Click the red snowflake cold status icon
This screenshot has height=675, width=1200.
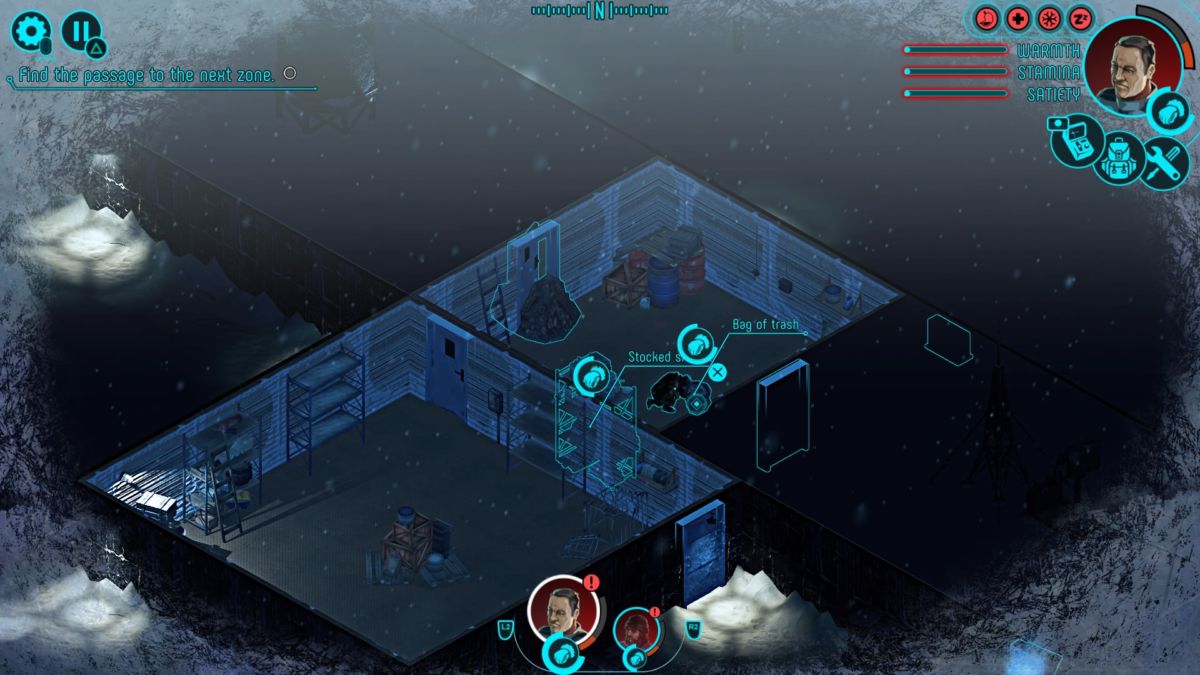tap(1049, 18)
